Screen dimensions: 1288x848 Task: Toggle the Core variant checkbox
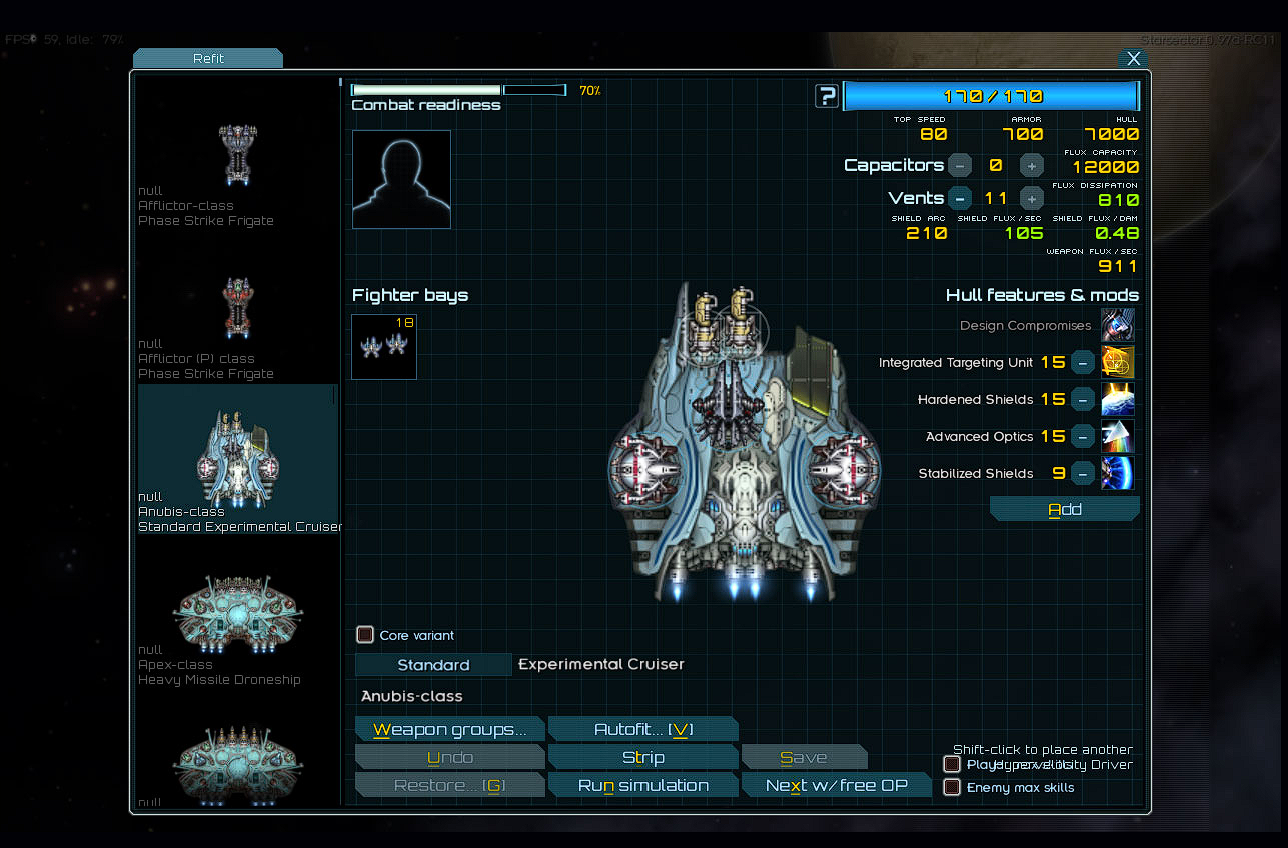(365, 635)
